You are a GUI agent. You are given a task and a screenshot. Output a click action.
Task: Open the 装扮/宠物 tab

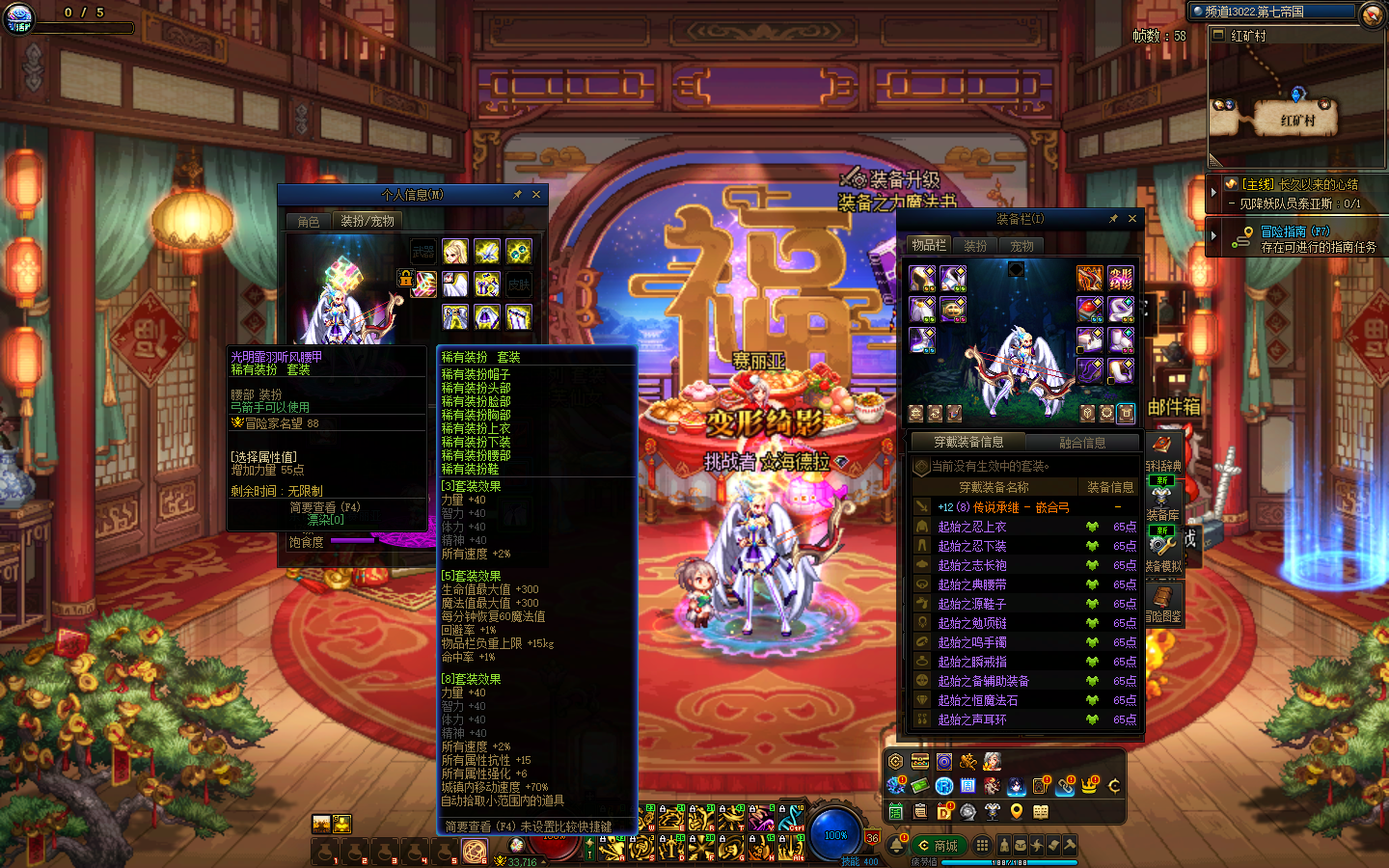click(x=368, y=222)
